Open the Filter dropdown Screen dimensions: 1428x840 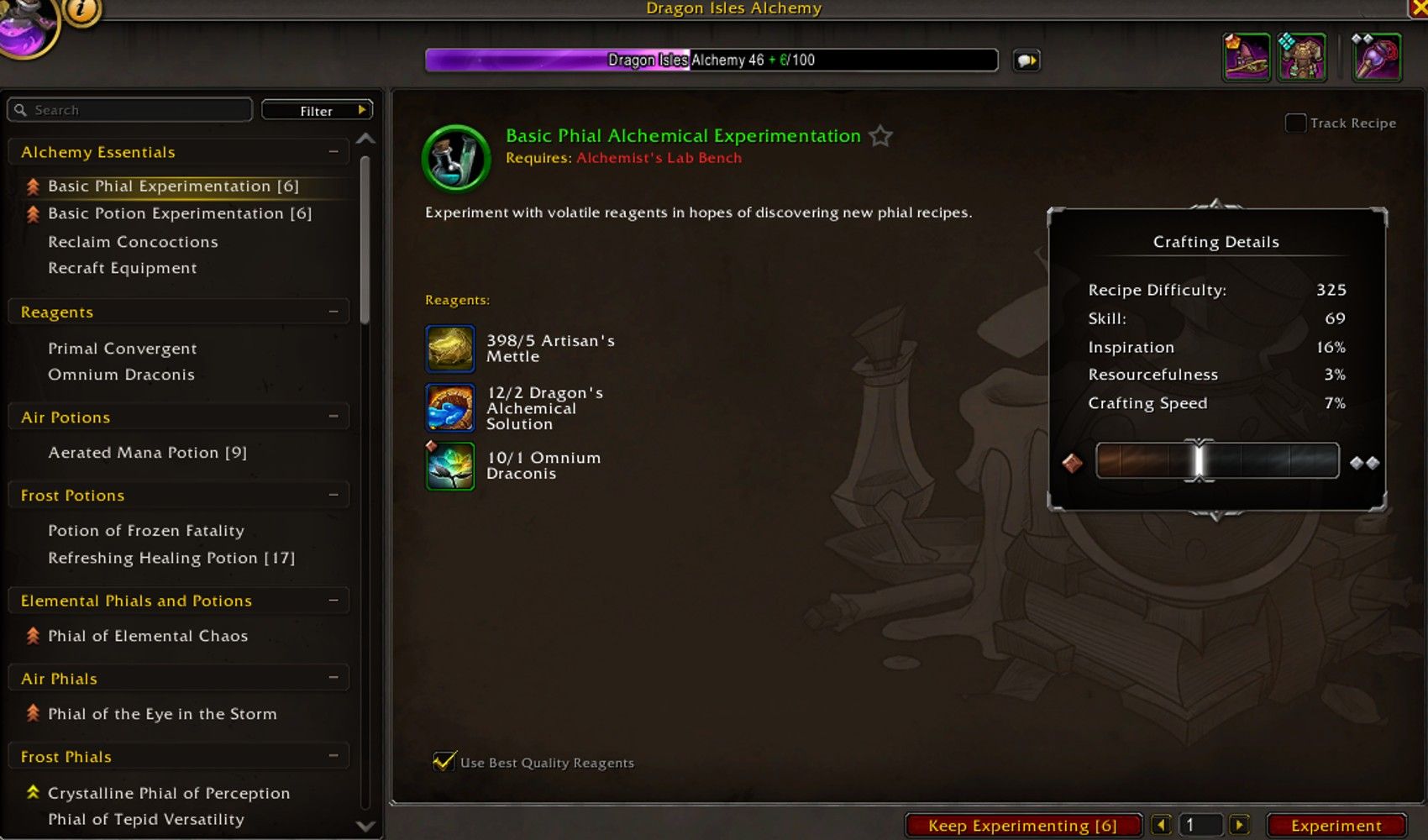[316, 110]
